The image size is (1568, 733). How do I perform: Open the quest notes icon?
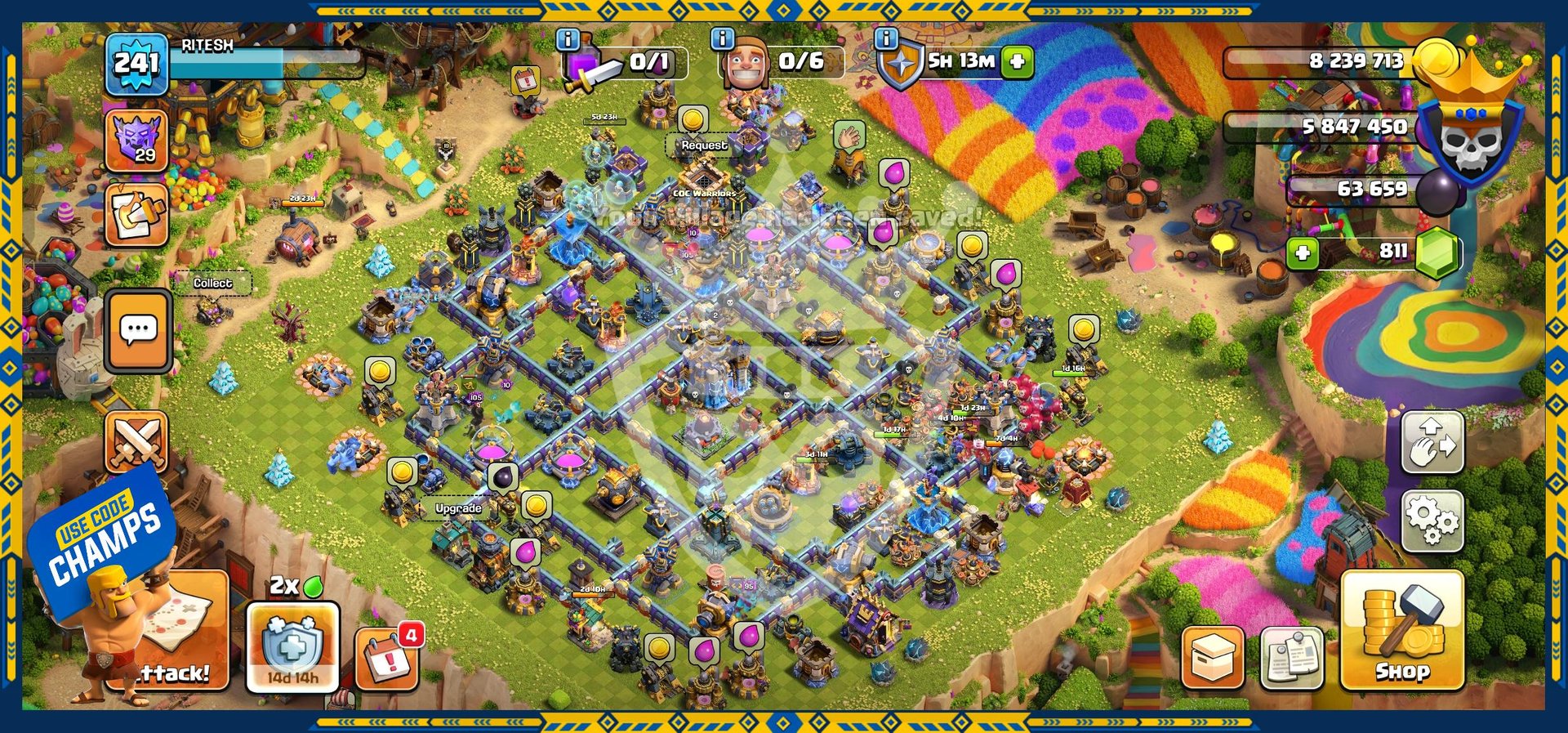[x=136, y=214]
